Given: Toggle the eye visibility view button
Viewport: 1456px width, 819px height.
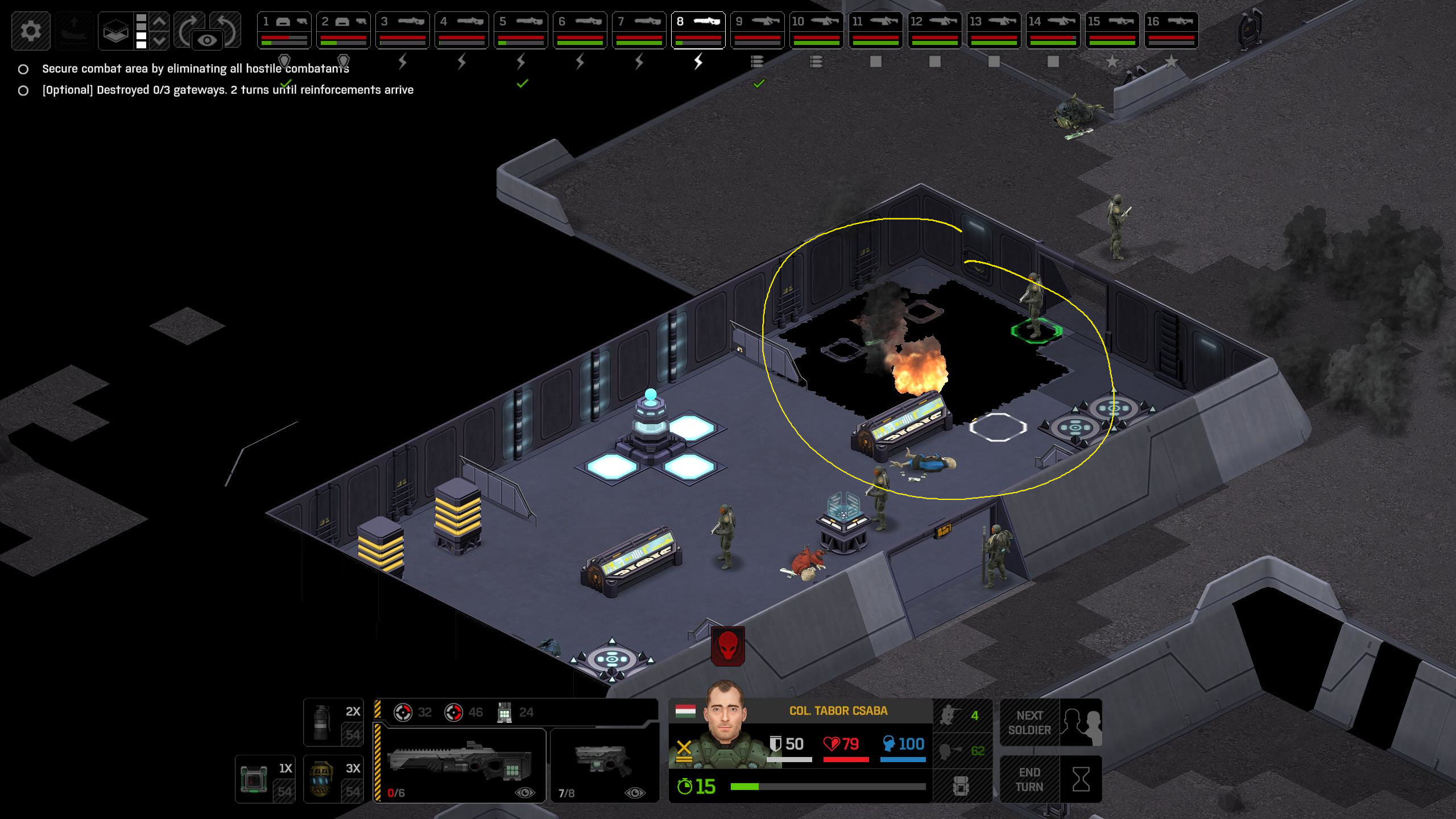Looking at the screenshot, I should point(207,40).
